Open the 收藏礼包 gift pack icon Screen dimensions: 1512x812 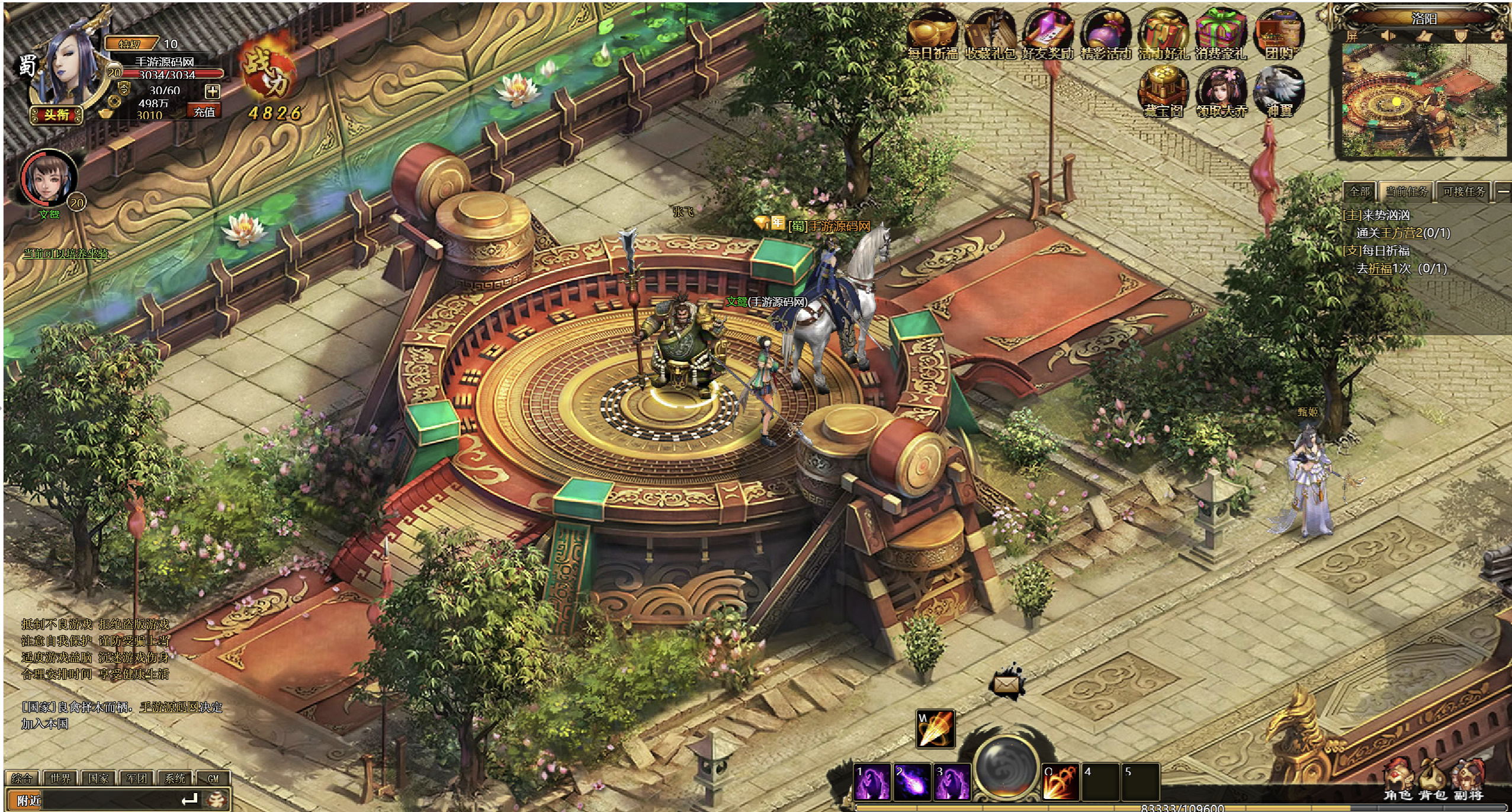pyautogui.click(x=990, y=34)
